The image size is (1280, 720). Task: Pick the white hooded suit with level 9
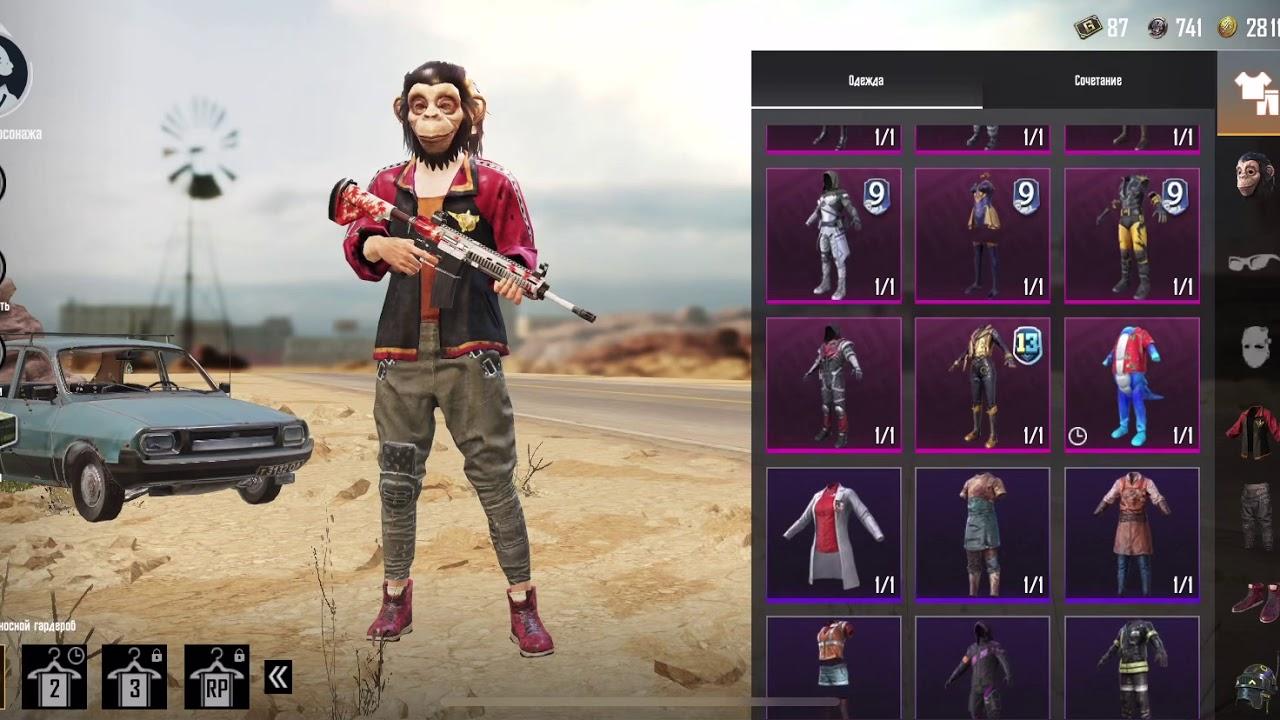[833, 235]
